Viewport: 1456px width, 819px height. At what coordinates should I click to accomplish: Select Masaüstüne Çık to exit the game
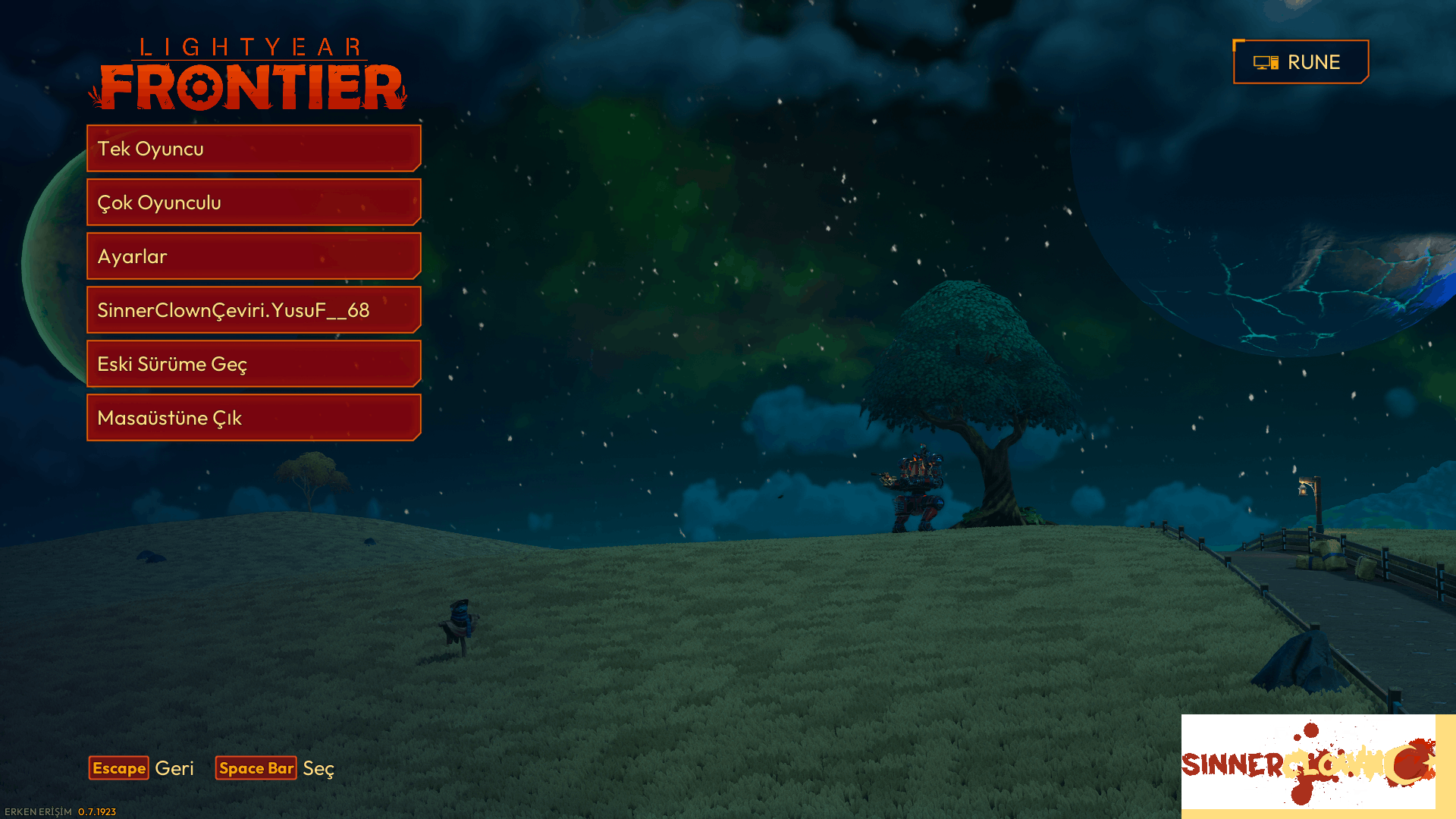253,418
